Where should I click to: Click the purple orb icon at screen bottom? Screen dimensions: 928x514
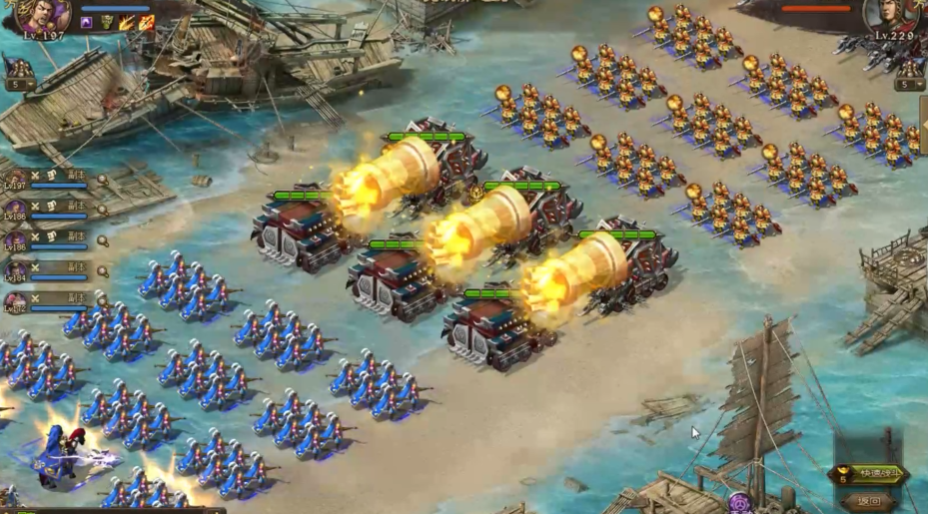coord(740,502)
